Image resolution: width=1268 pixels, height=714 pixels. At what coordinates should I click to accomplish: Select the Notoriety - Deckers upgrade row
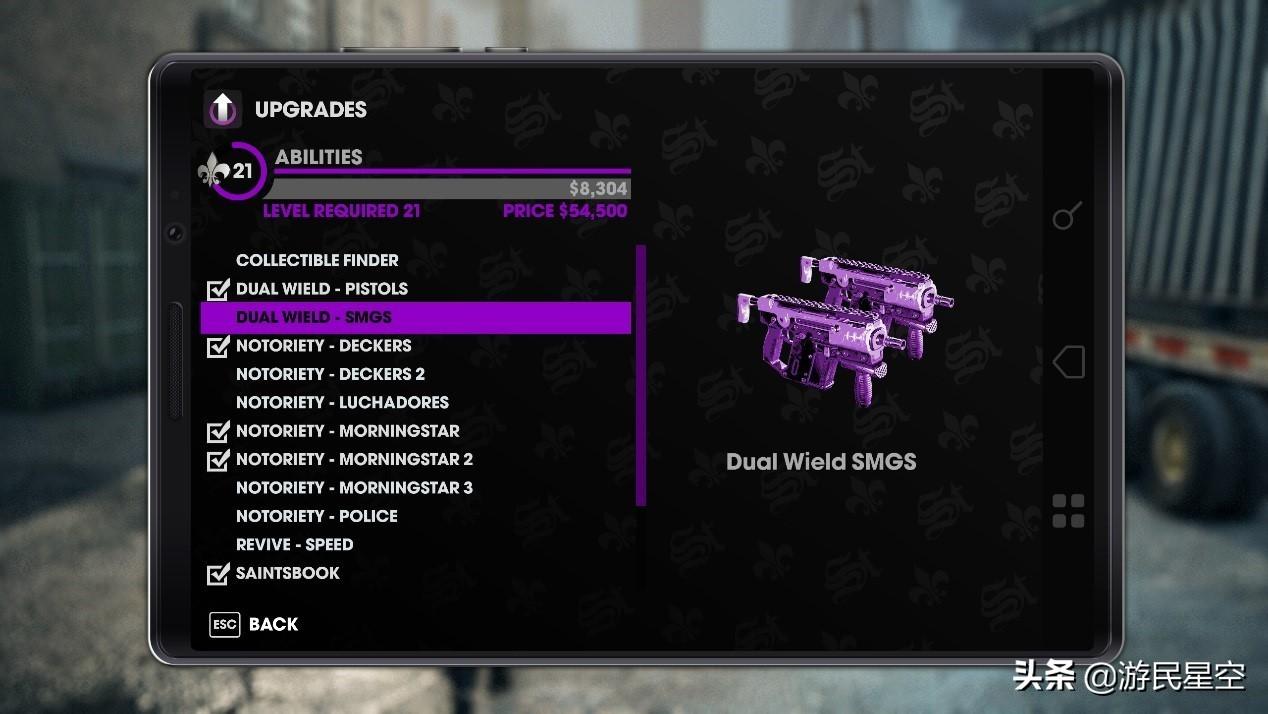click(x=323, y=346)
